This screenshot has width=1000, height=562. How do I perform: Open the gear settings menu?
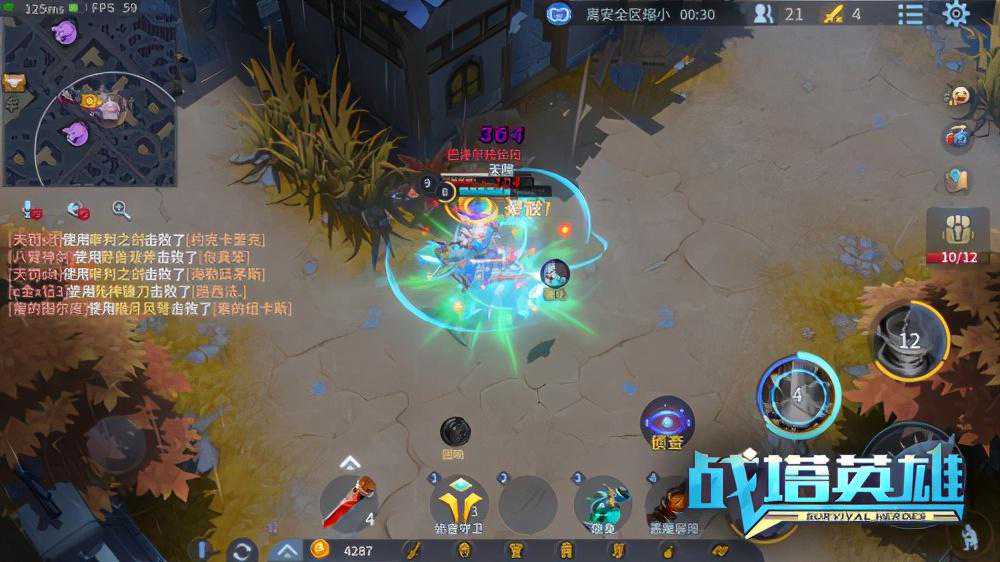pos(957,13)
